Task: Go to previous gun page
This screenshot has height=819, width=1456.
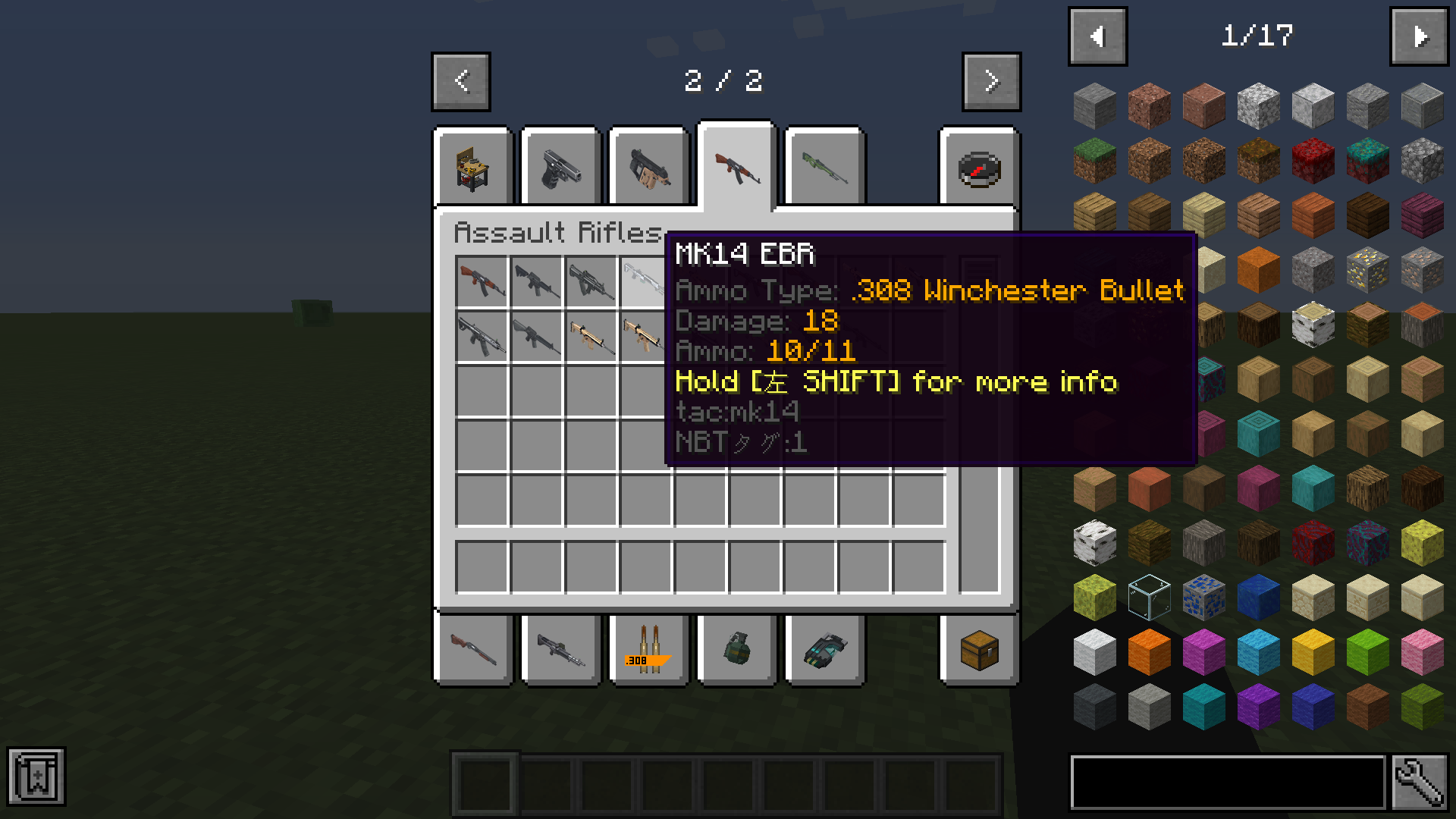Action: tap(460, 82)
